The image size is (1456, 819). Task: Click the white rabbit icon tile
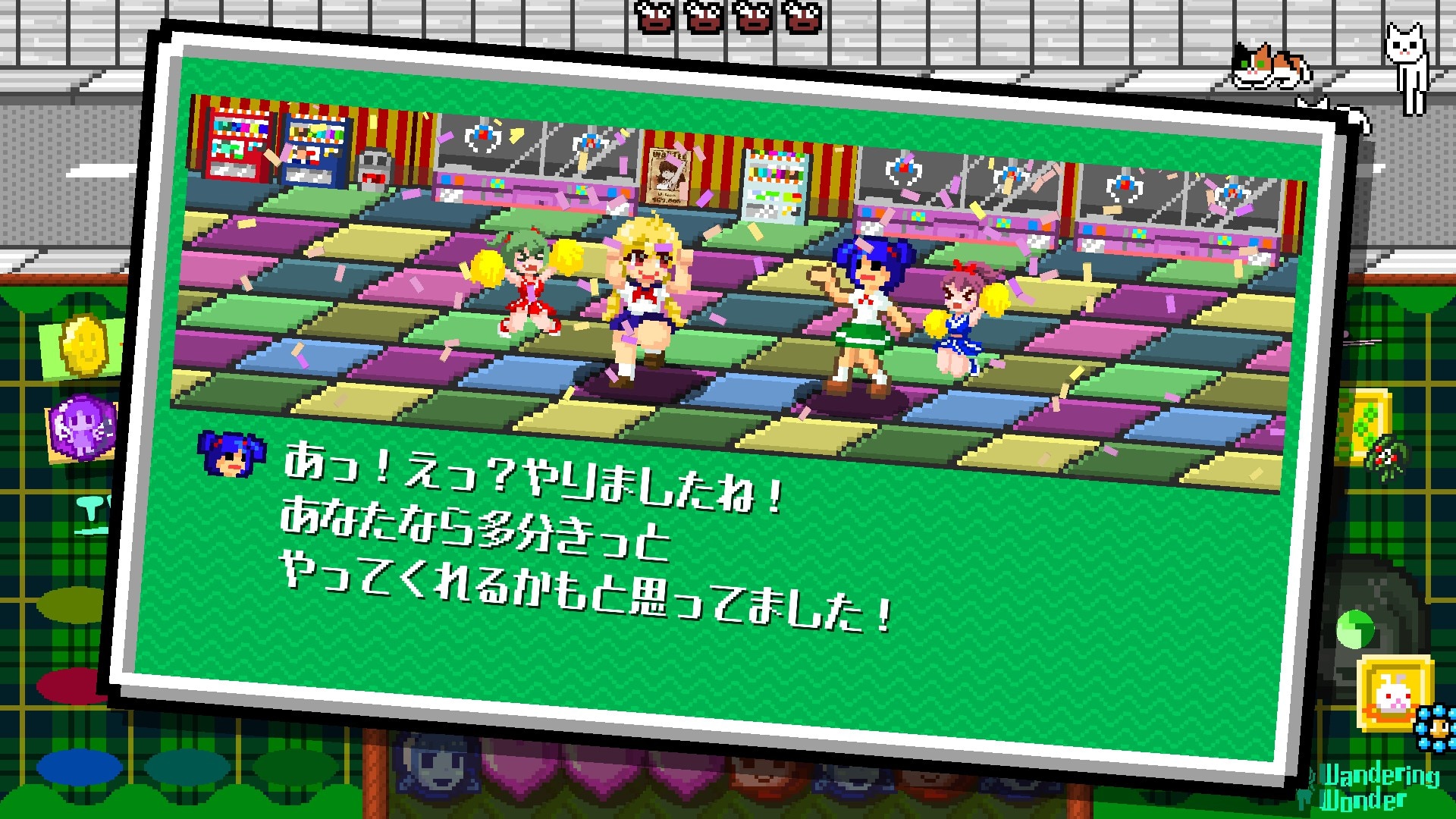tap(1394, 693)
